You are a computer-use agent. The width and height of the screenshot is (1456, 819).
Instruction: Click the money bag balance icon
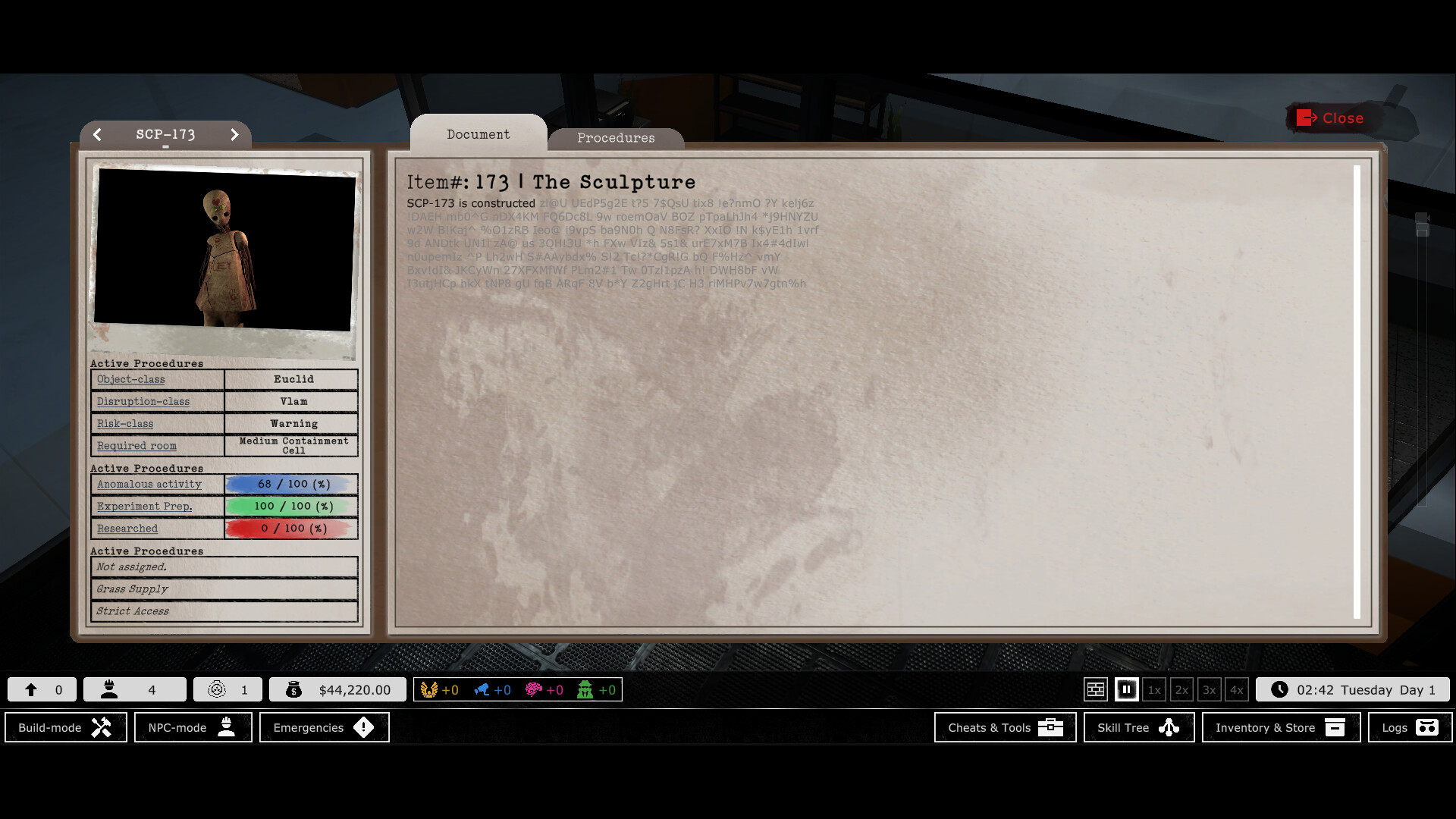(294, 689)
